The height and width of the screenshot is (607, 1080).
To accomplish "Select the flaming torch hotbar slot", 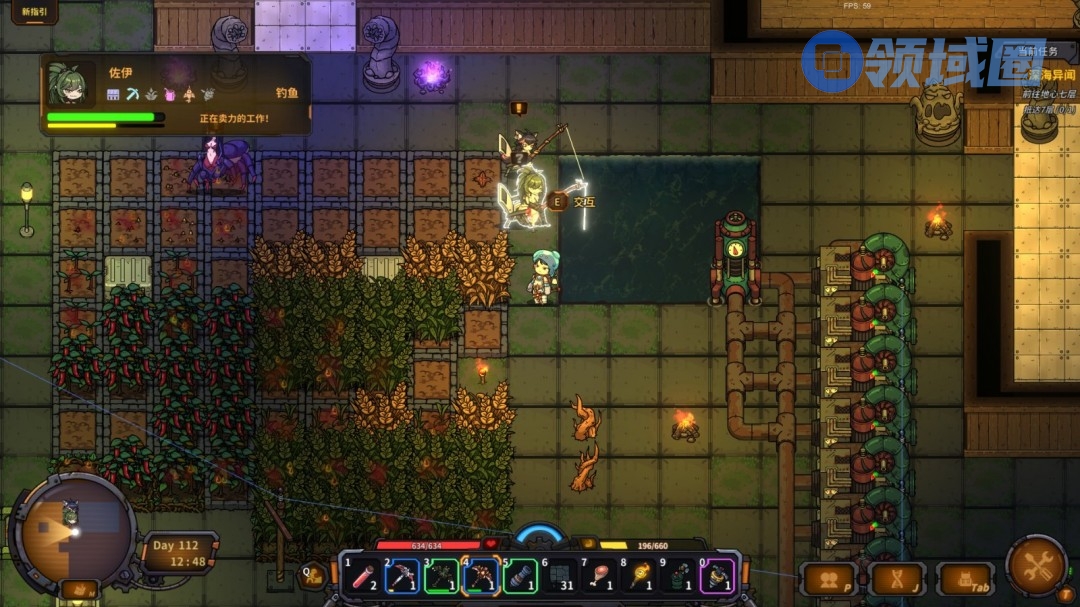I will click(638, 576).
